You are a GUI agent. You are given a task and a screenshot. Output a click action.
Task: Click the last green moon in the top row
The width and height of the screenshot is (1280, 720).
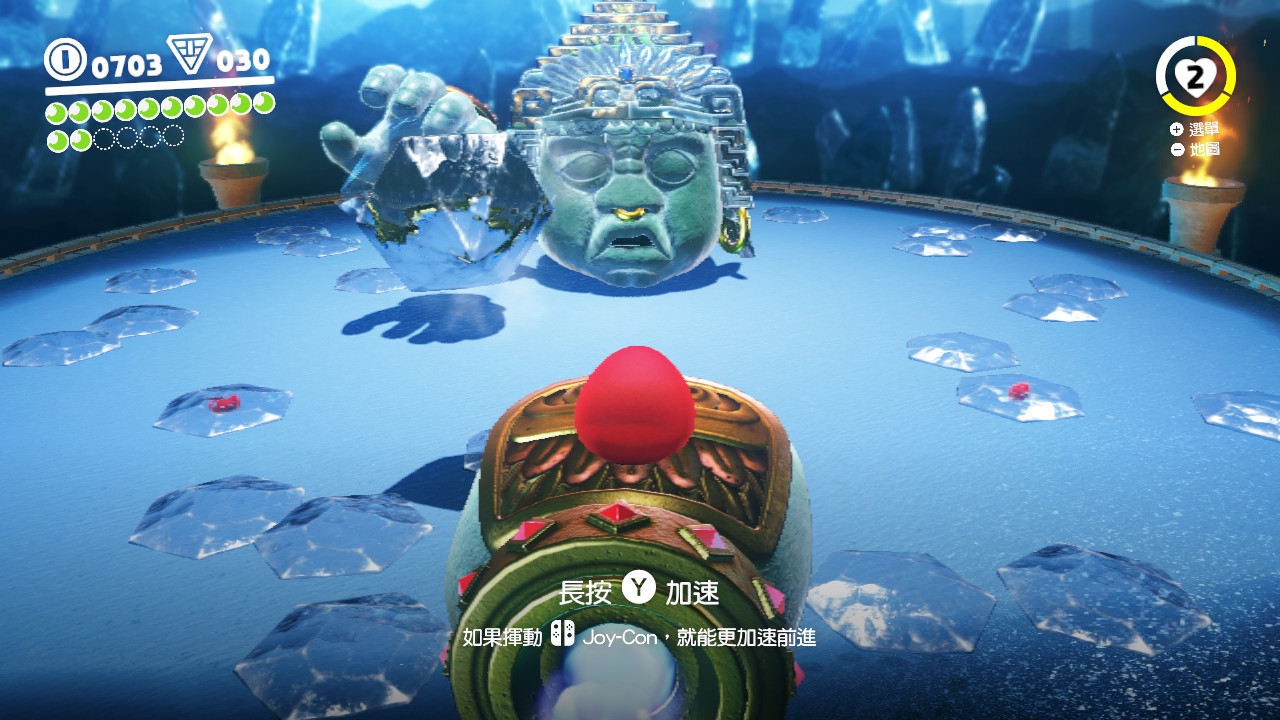[262, 103]
